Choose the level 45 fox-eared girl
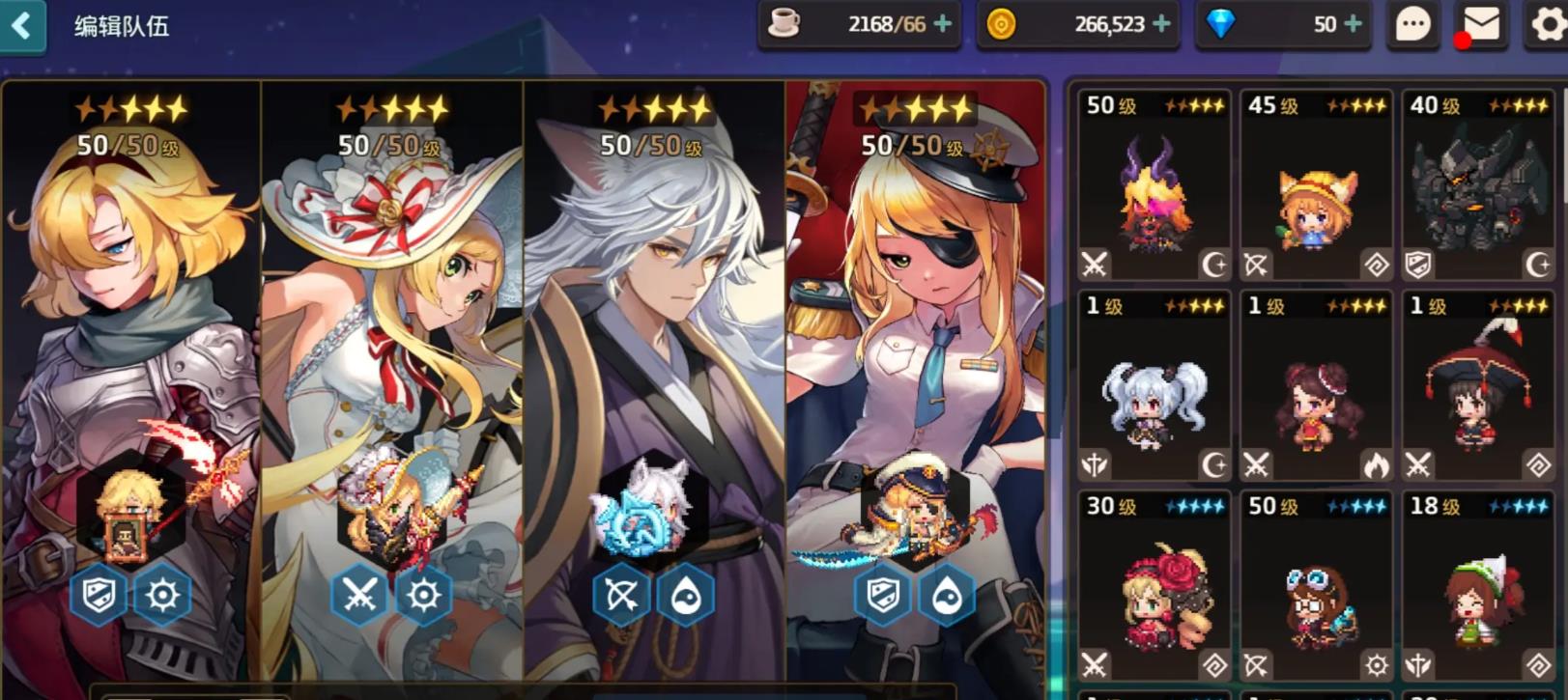 pos(1316,185)
